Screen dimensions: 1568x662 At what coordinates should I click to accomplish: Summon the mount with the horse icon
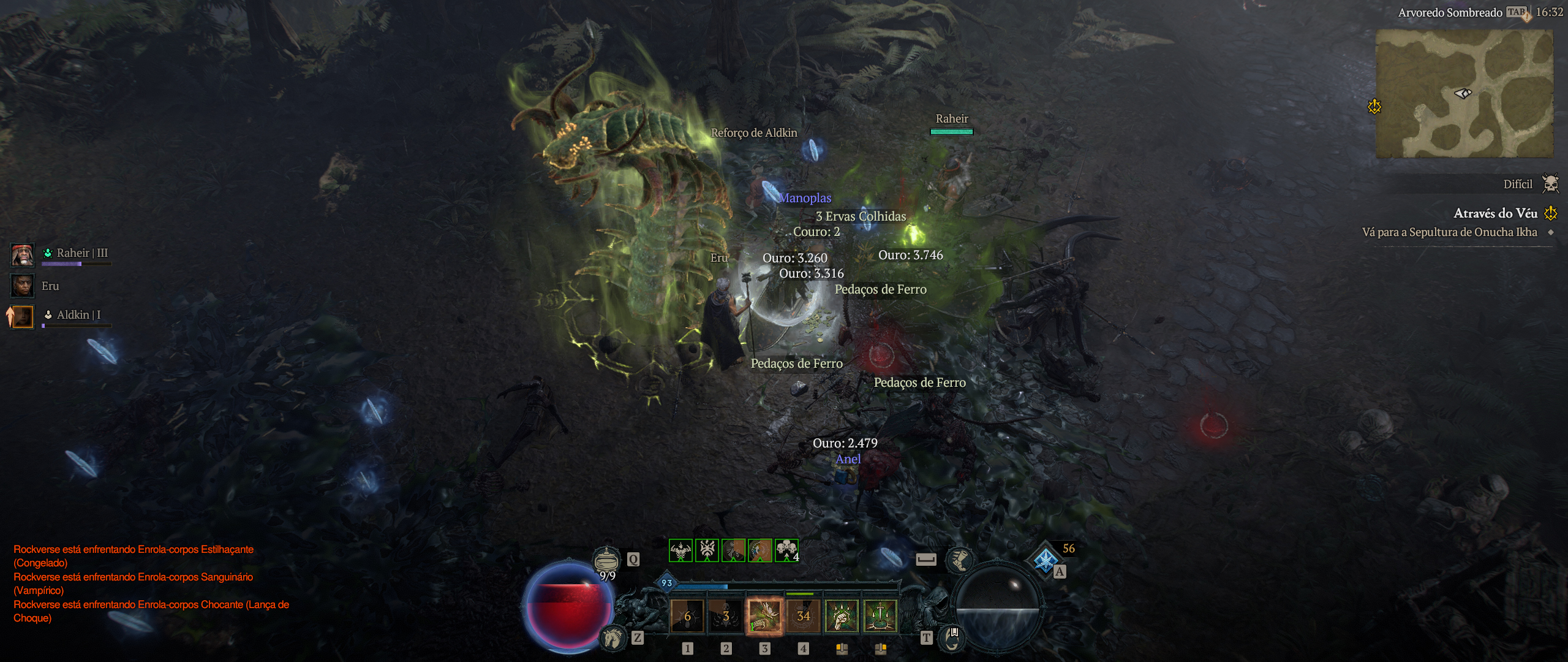pyautogui.click(x=612, y=638)
